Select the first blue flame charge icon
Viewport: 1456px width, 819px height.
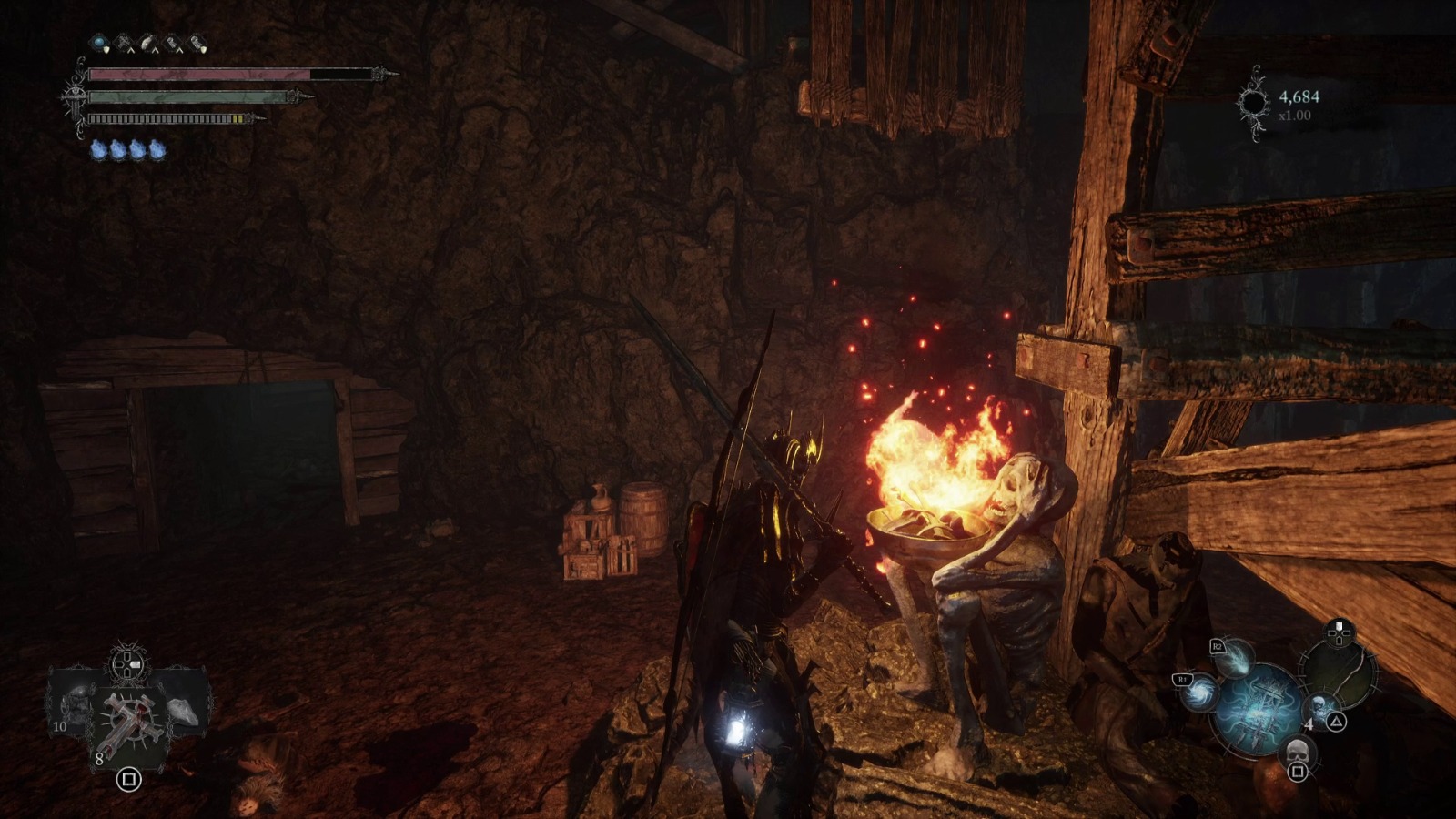click(98, 149)
